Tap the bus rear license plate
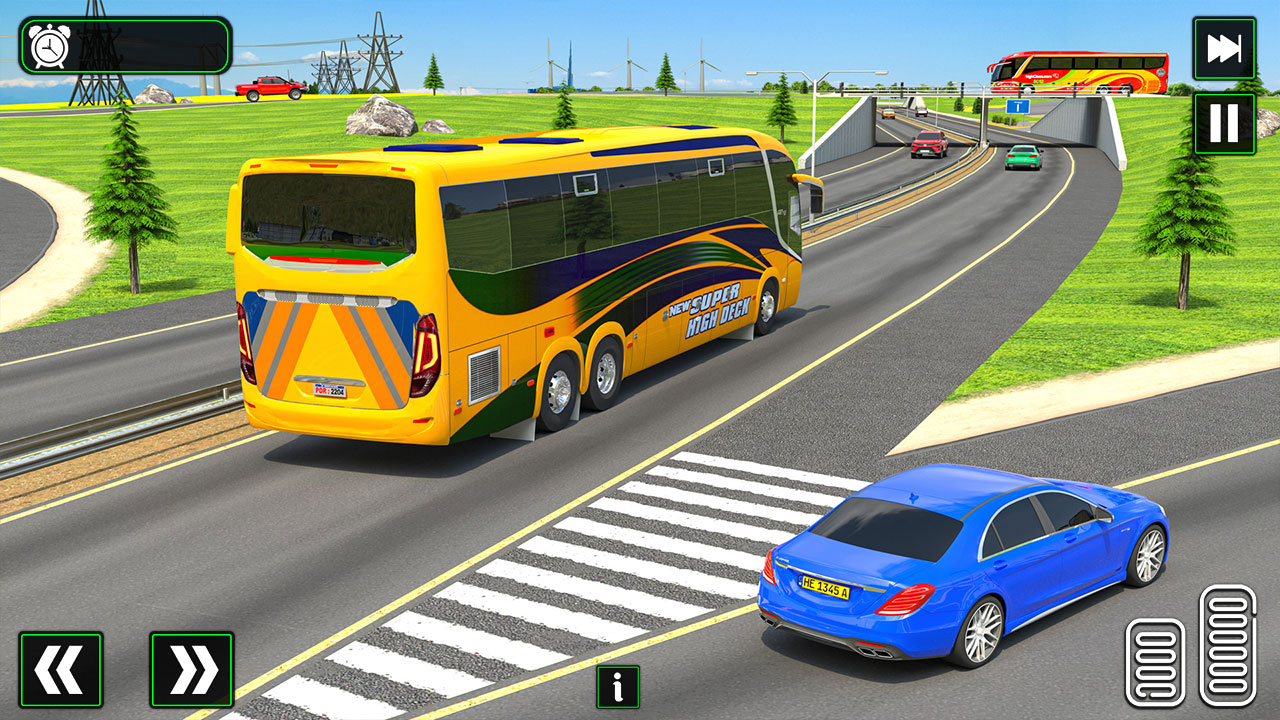1280x720 pixels. [x=330, y=389]
